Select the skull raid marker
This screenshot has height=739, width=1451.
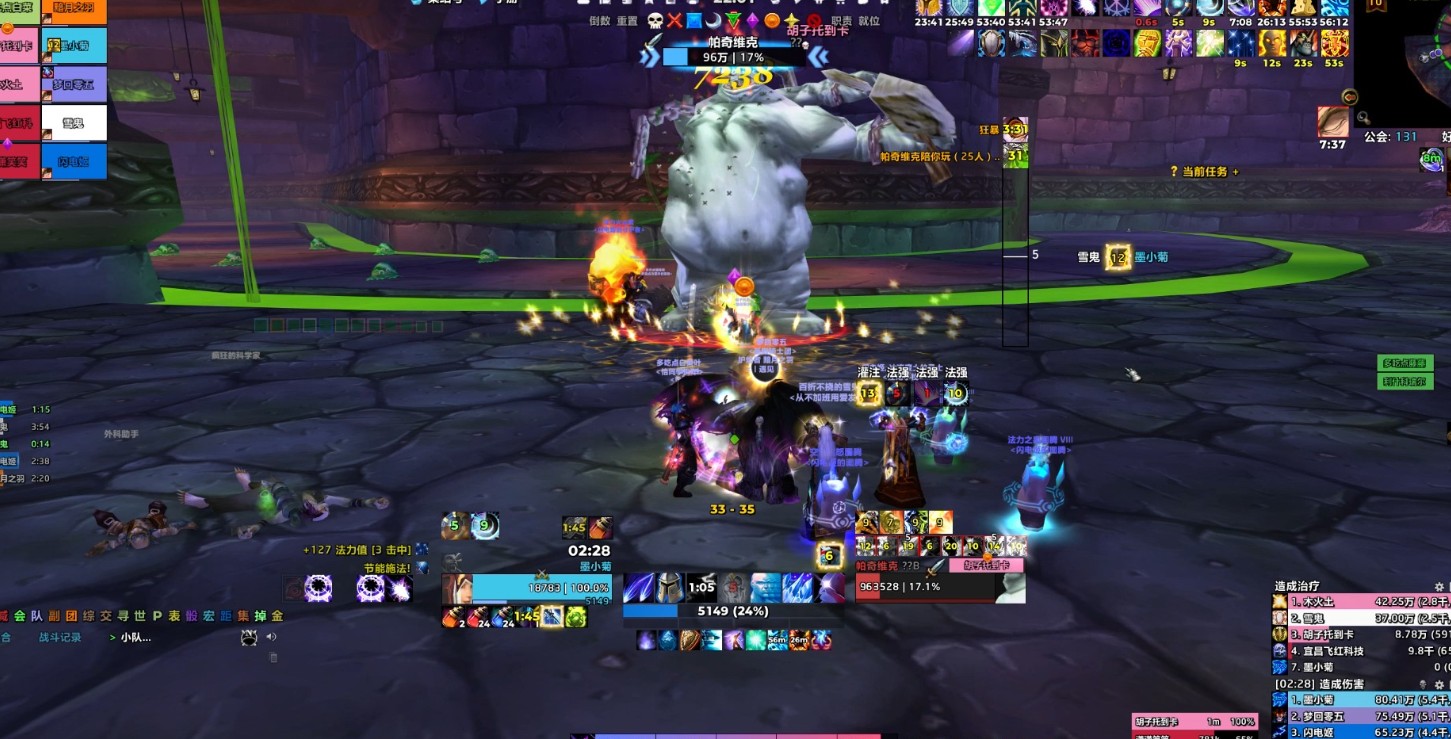pyautogui.click(x=655, y=21)
